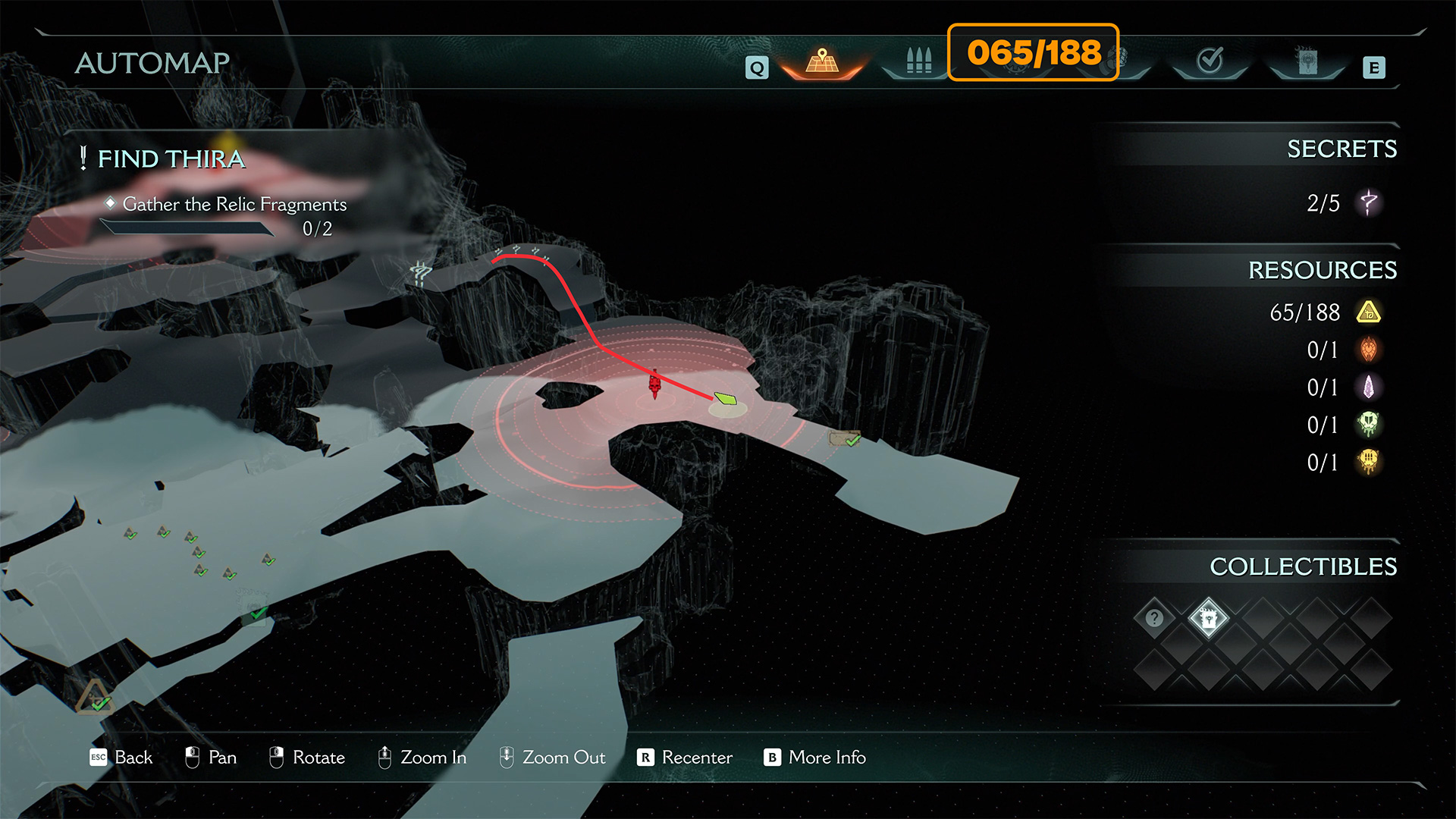Click the Find Thira objective tracker
Image resolution: width=1456 pixels, height=819 pixels.
[x=171, y=158]
